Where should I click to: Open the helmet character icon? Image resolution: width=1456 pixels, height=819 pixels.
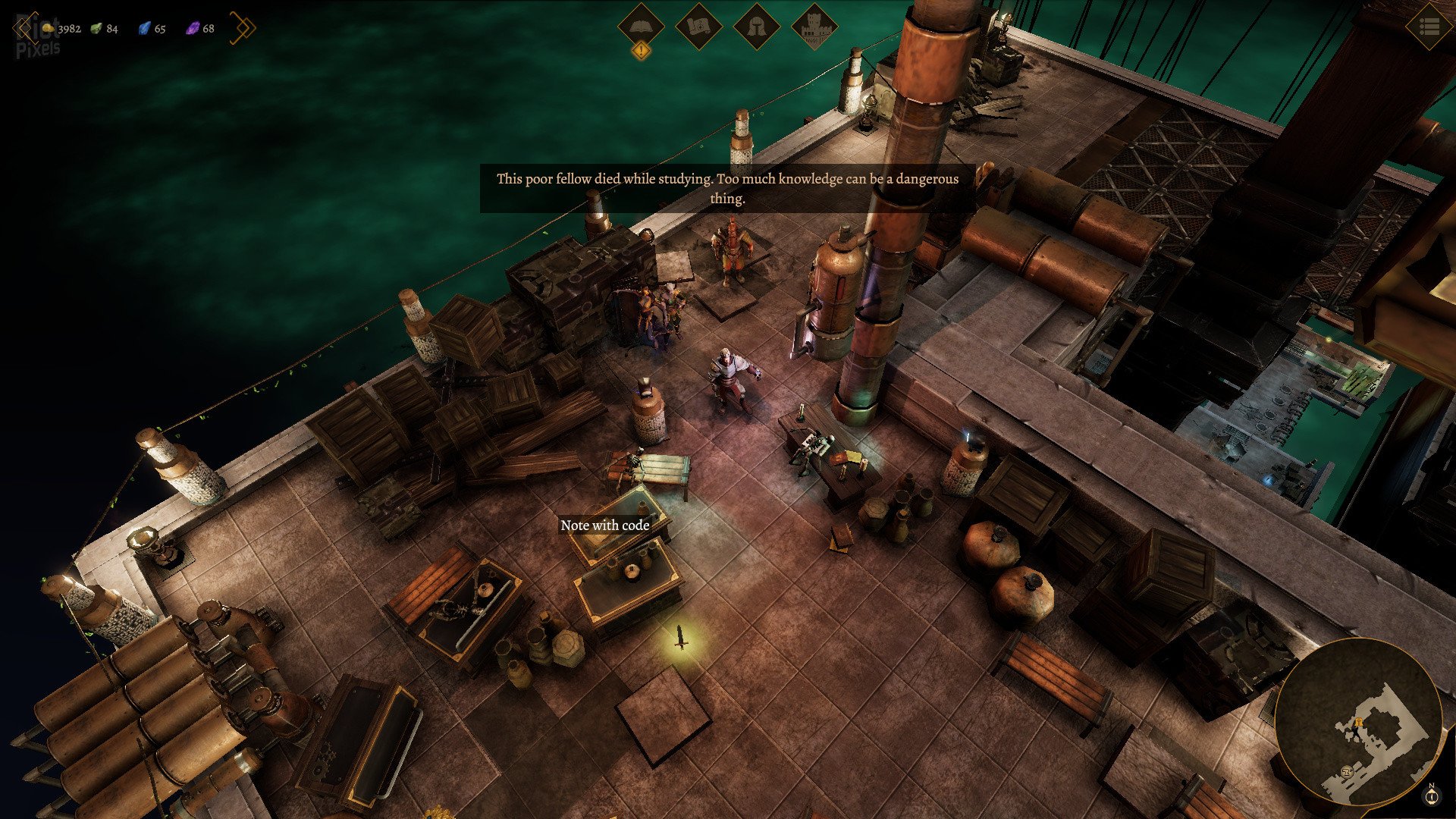[756, 27]
